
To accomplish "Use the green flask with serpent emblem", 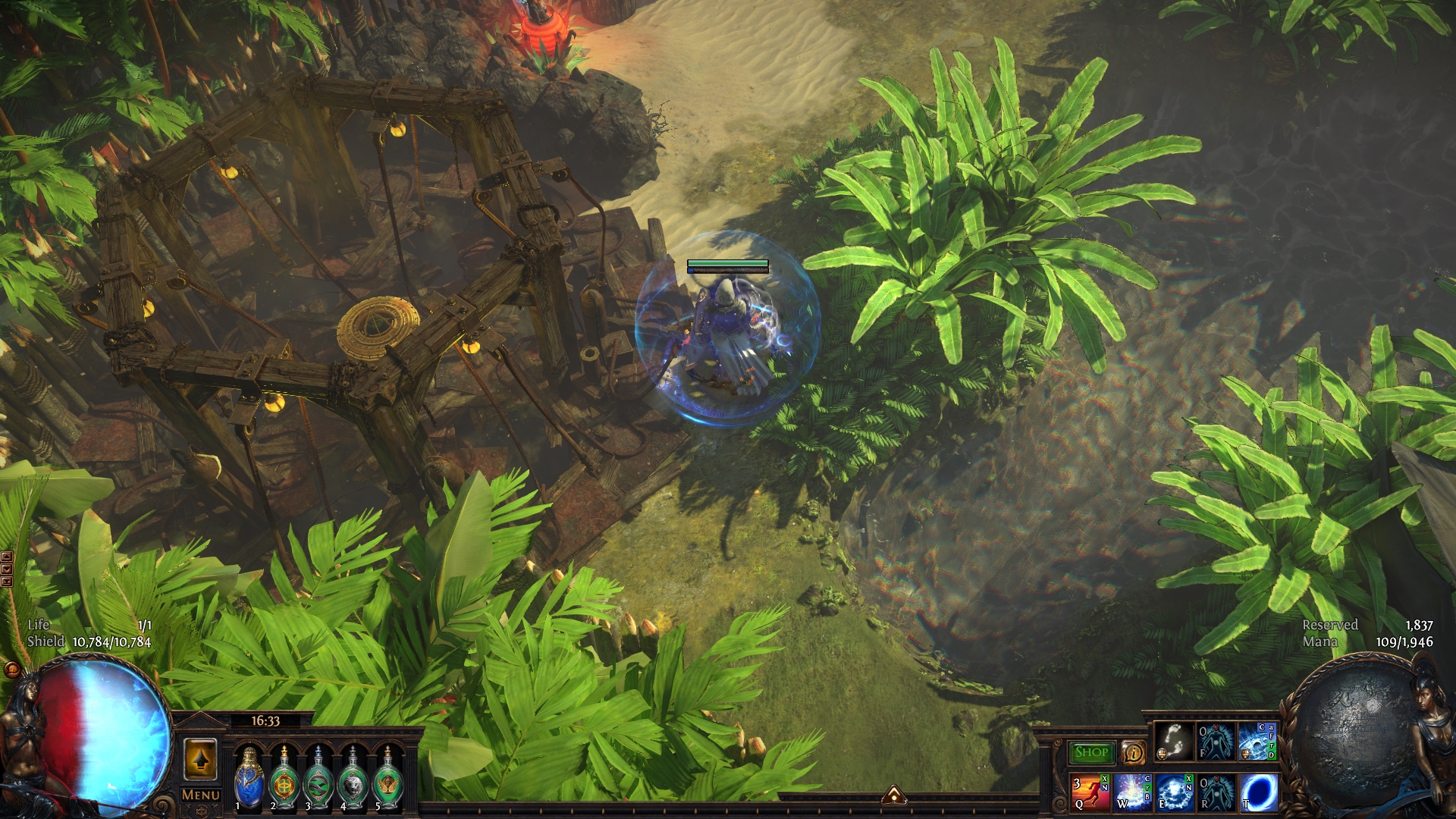I will [318, 779].
